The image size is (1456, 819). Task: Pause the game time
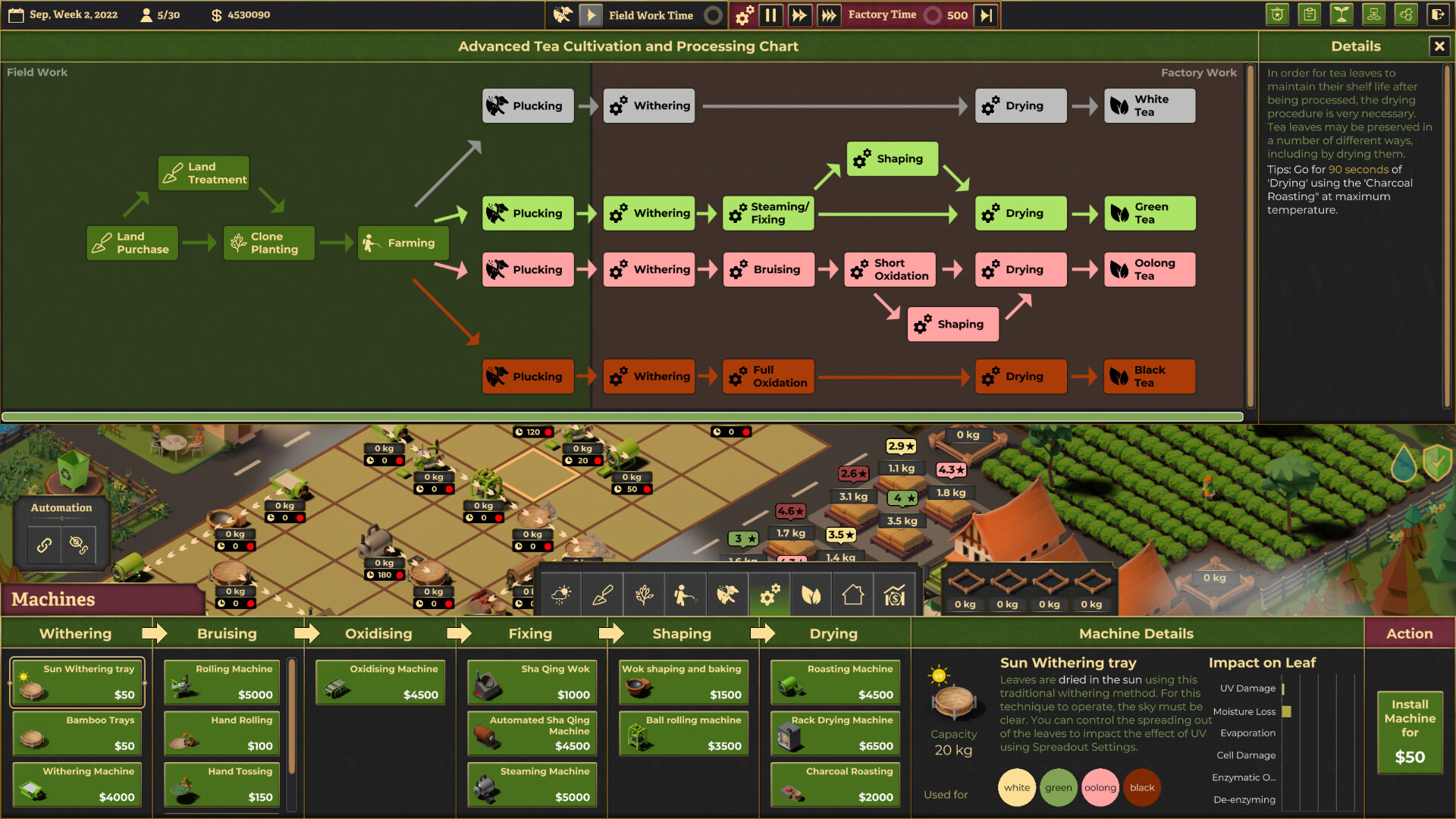pos(771,14)
